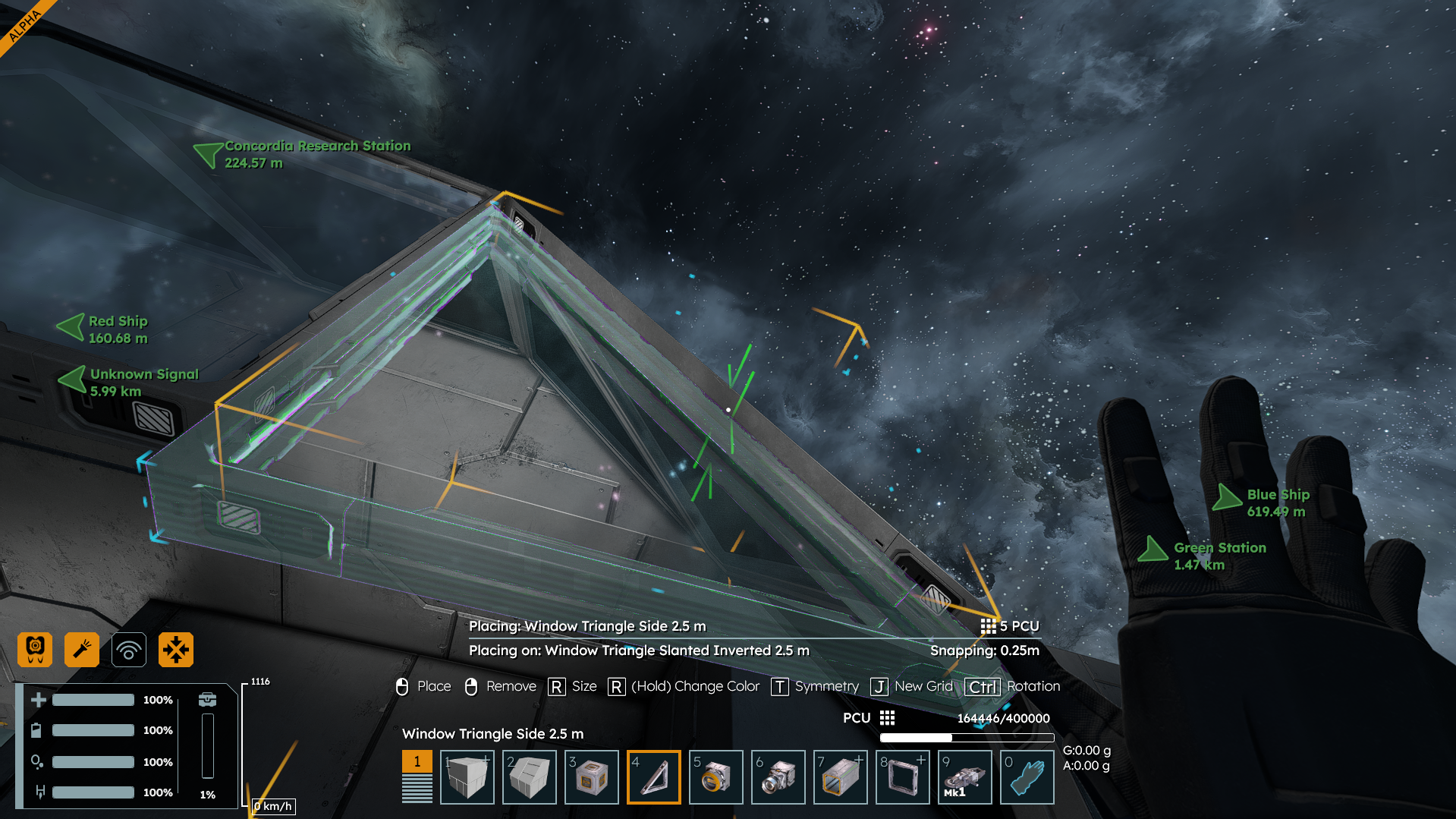The width and height of the screenshot is (1456, 819).
Task: Select the armor cube block in slot 1
Action: tap(467, 777)
